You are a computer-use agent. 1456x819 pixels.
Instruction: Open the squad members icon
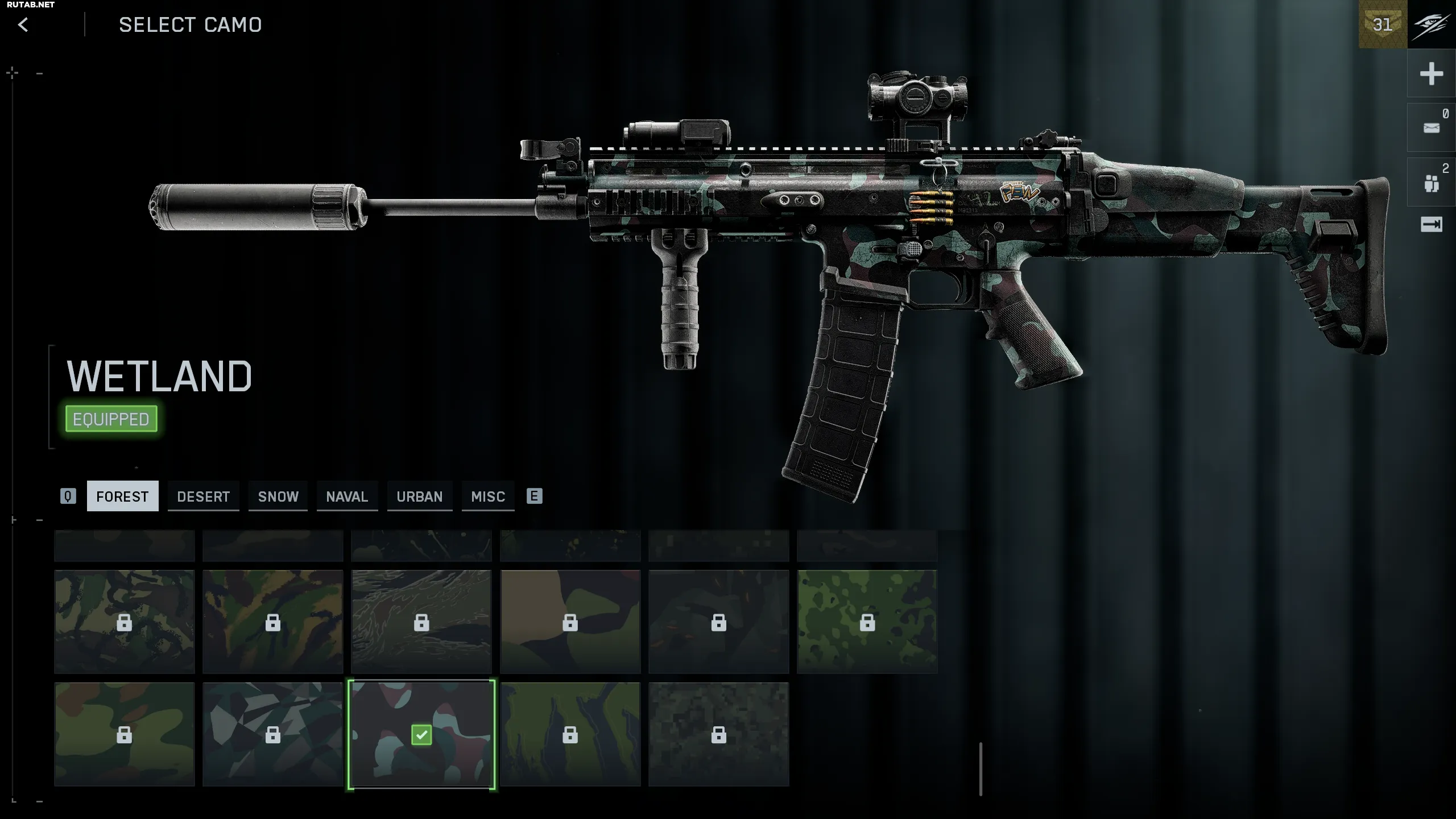tap(1431, 183)
